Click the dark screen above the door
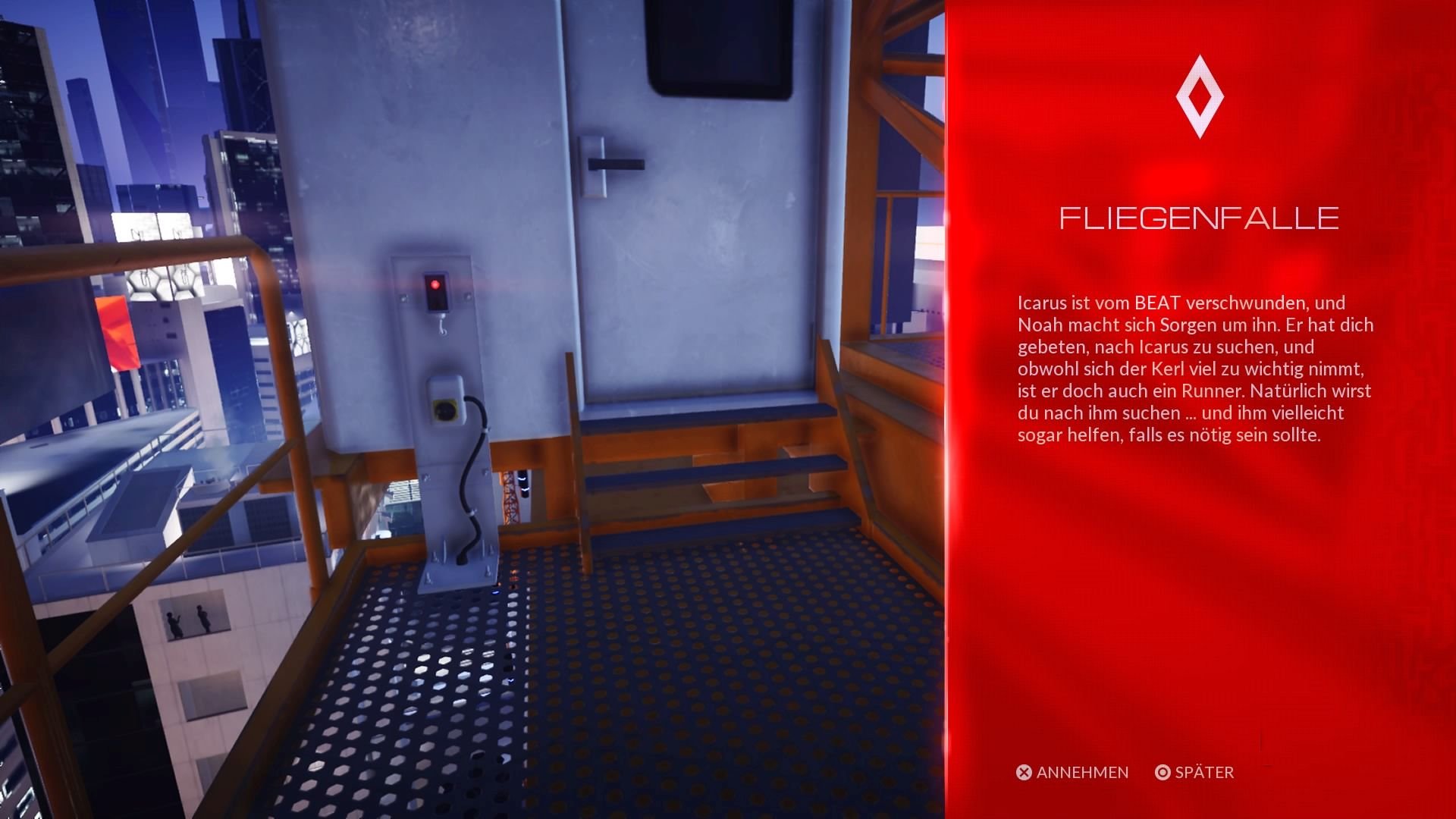The width and height of the screenshot is (1456, 819). 719,45
